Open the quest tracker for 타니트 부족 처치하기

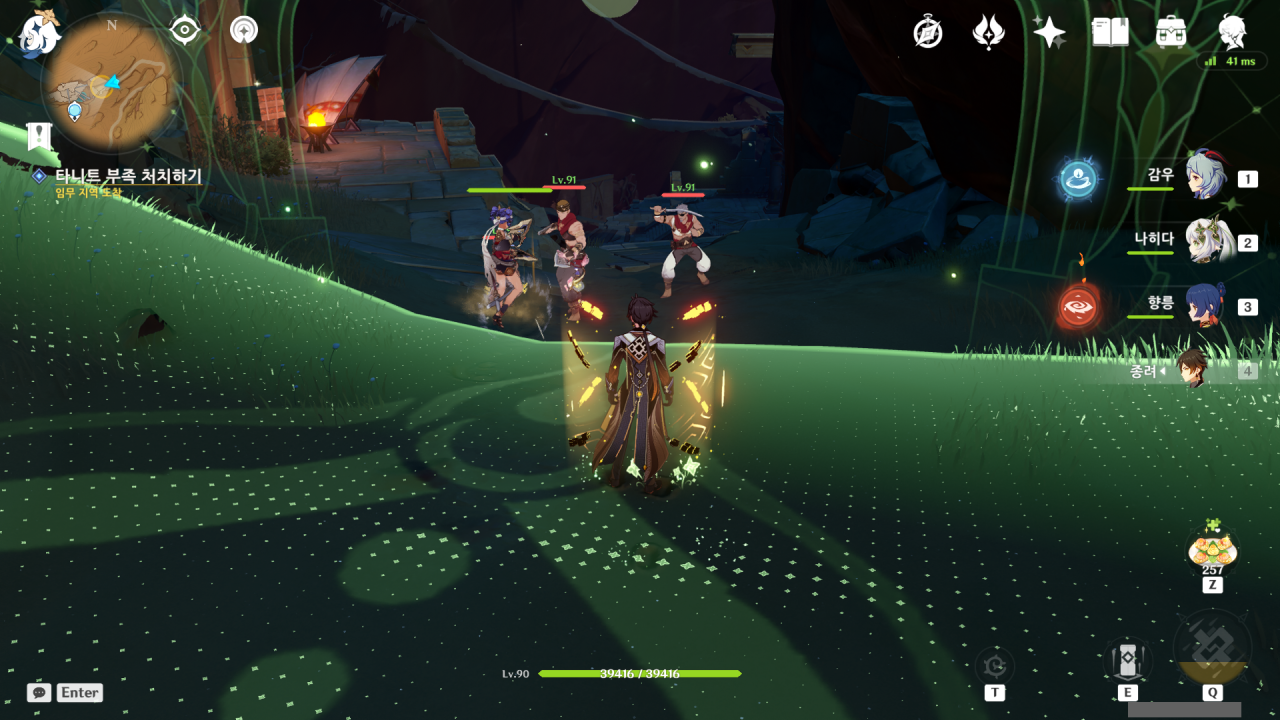128,176
